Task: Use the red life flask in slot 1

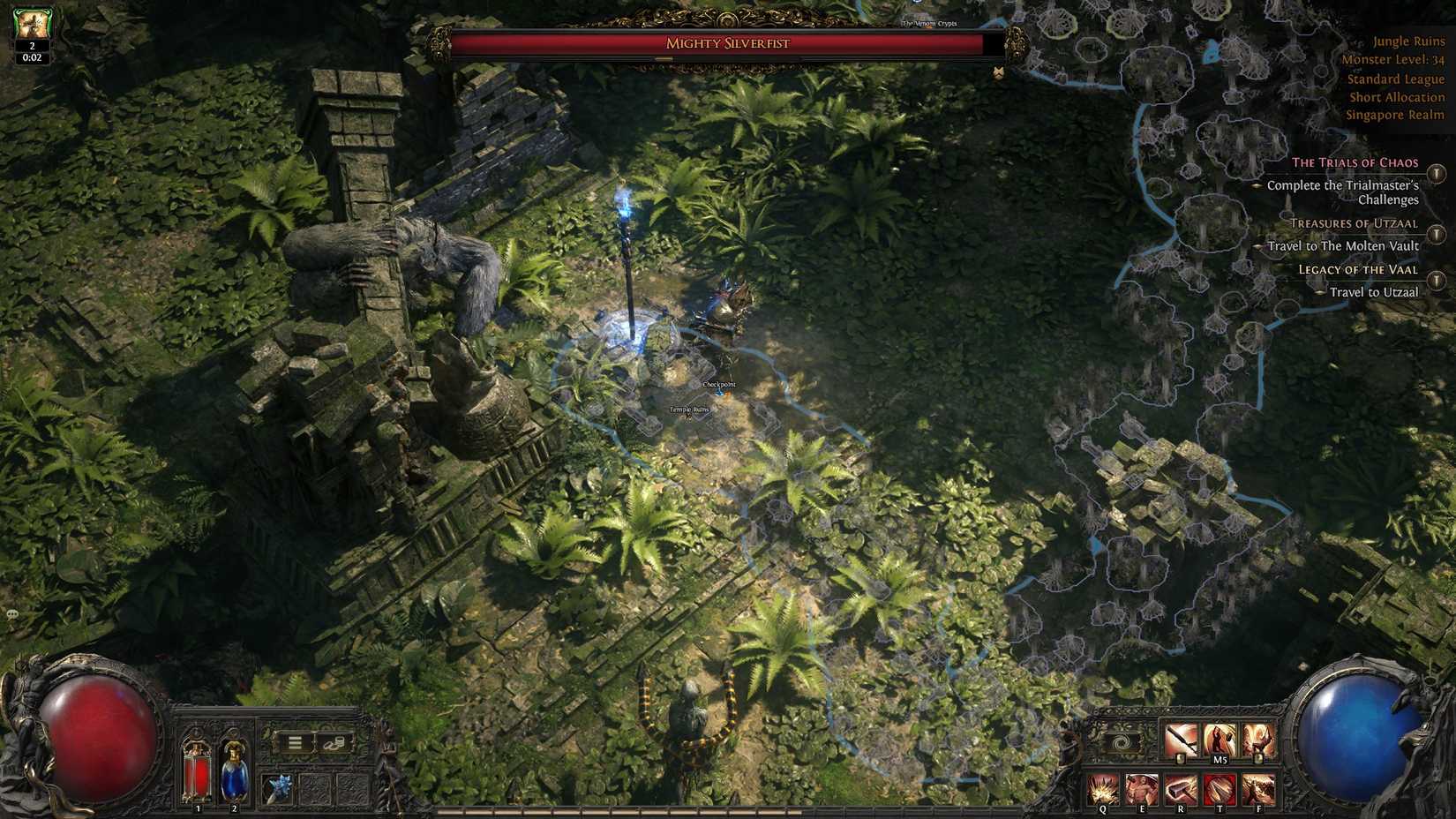Action: (x=197, y=769)
